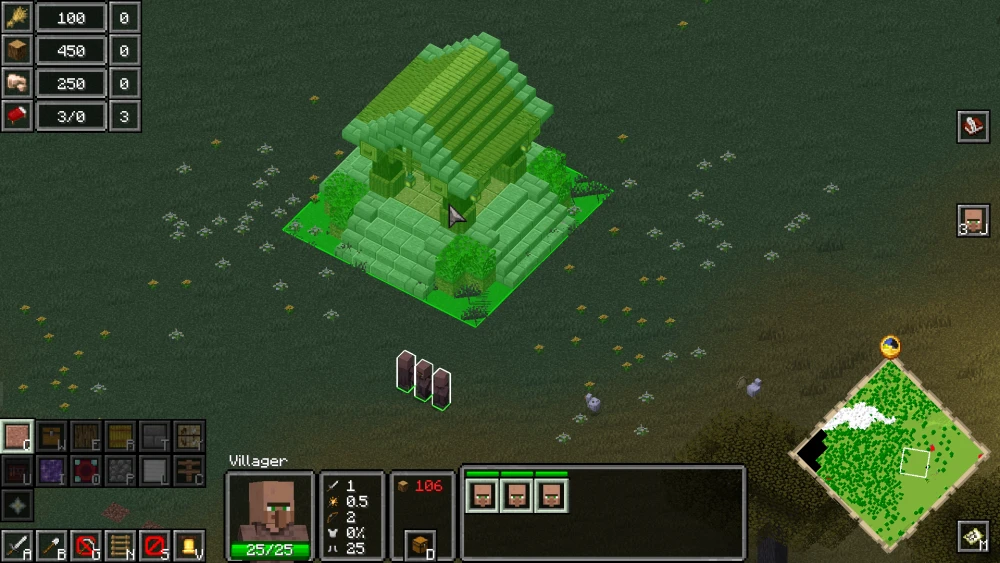The height and width of the screenshot is (563, 1000).
Task: Choose the wooden signpost build option
Action: [188, 469]
